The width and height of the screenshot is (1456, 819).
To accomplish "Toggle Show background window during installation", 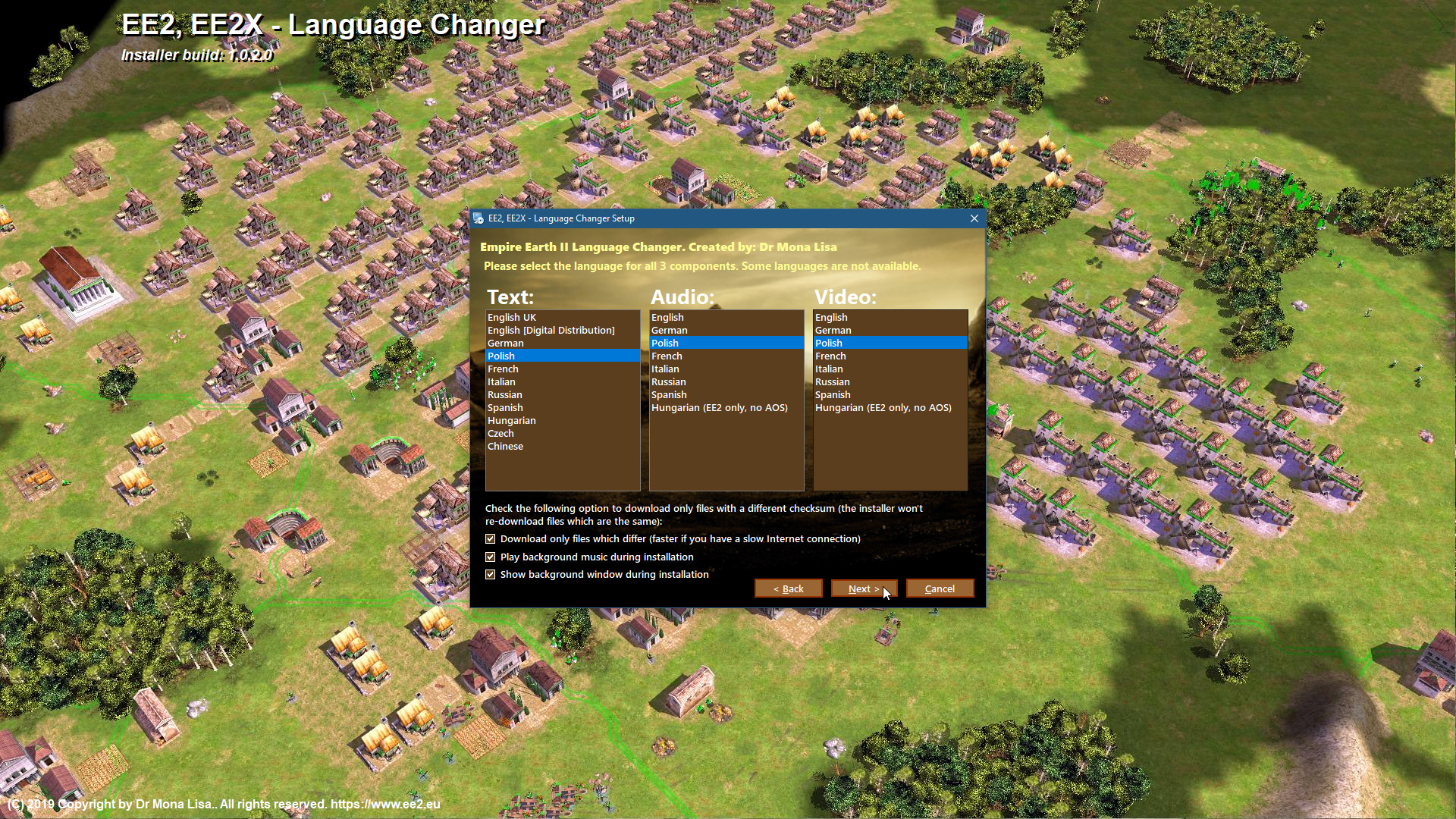I will pyautogui.click(x=491, y=574).
